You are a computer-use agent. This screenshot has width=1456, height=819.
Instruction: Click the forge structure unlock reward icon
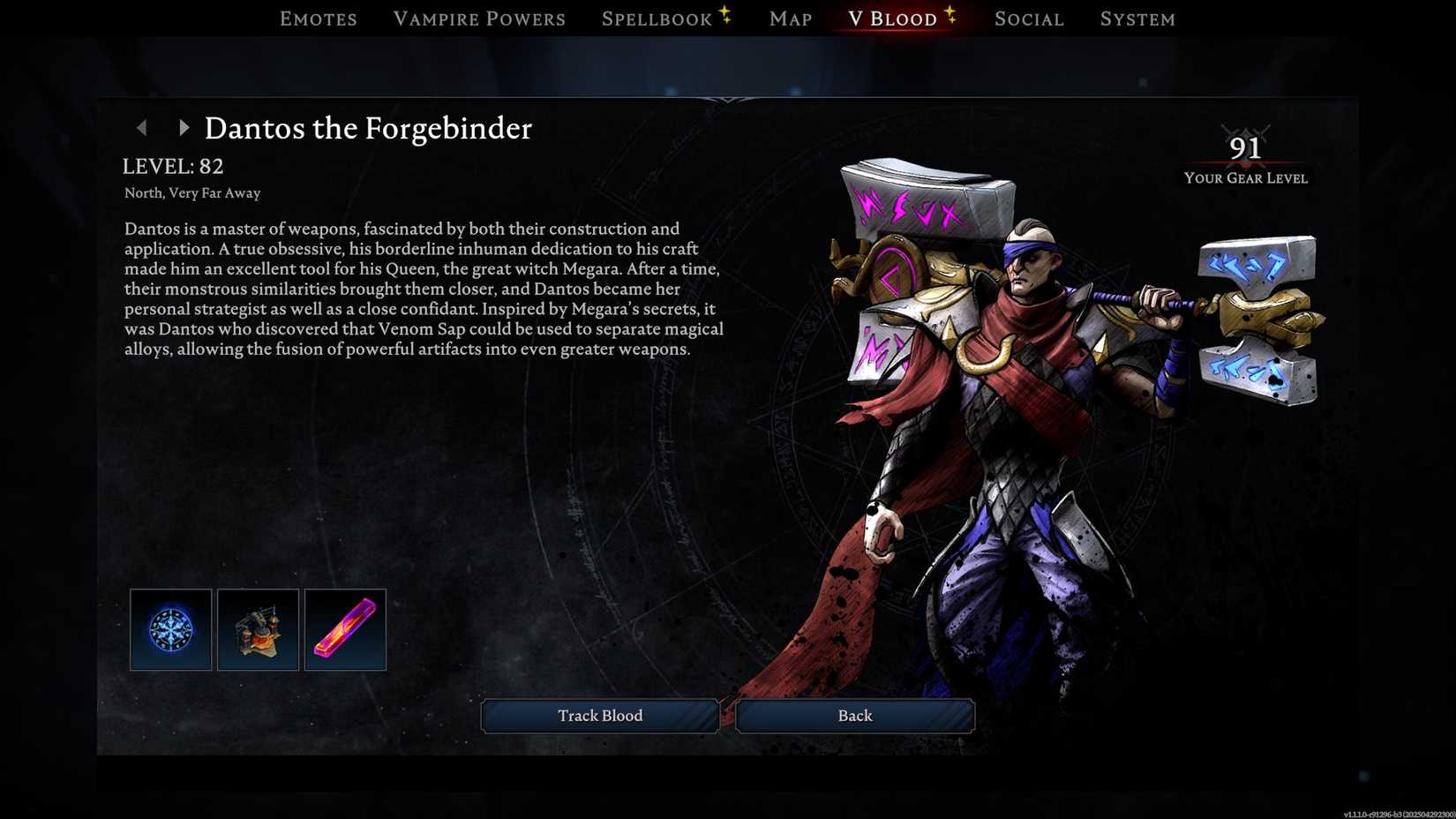coord(258,628)
